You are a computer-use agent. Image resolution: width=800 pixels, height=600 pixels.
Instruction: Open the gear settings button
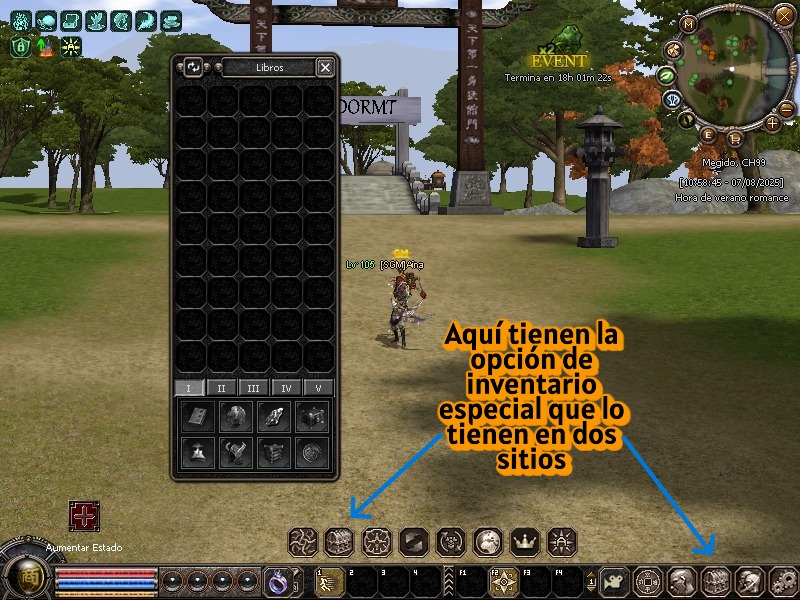tap(785, 580)
